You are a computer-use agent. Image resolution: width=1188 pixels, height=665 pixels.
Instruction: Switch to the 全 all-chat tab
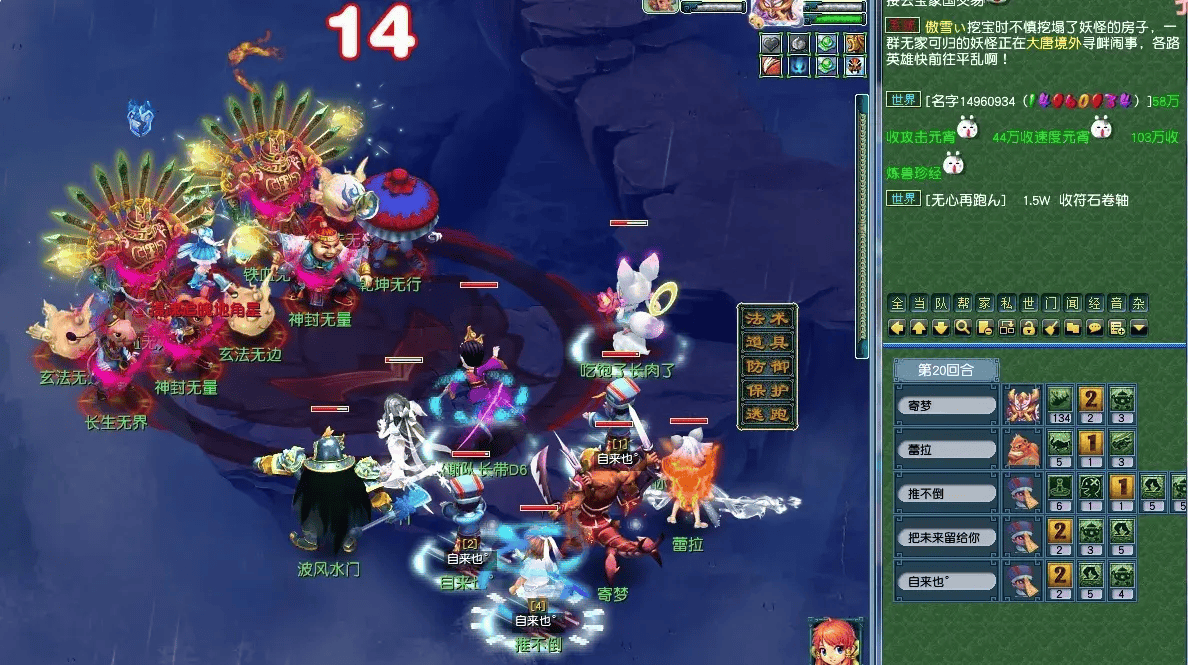897,304
